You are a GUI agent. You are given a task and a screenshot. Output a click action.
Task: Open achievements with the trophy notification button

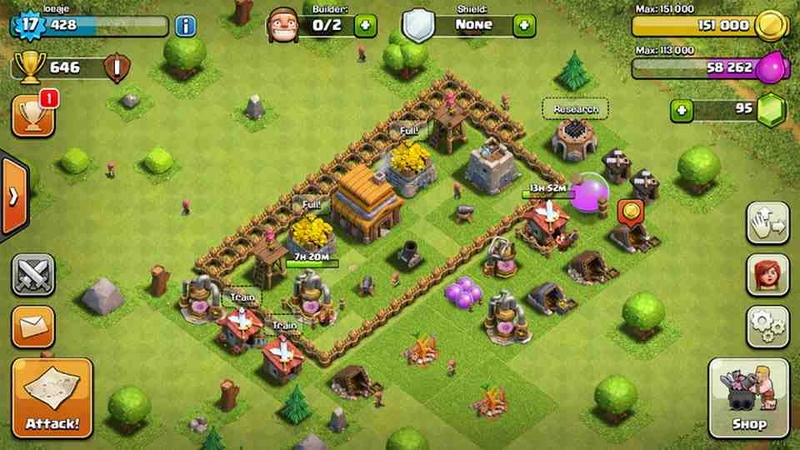(x=33, y=116)
